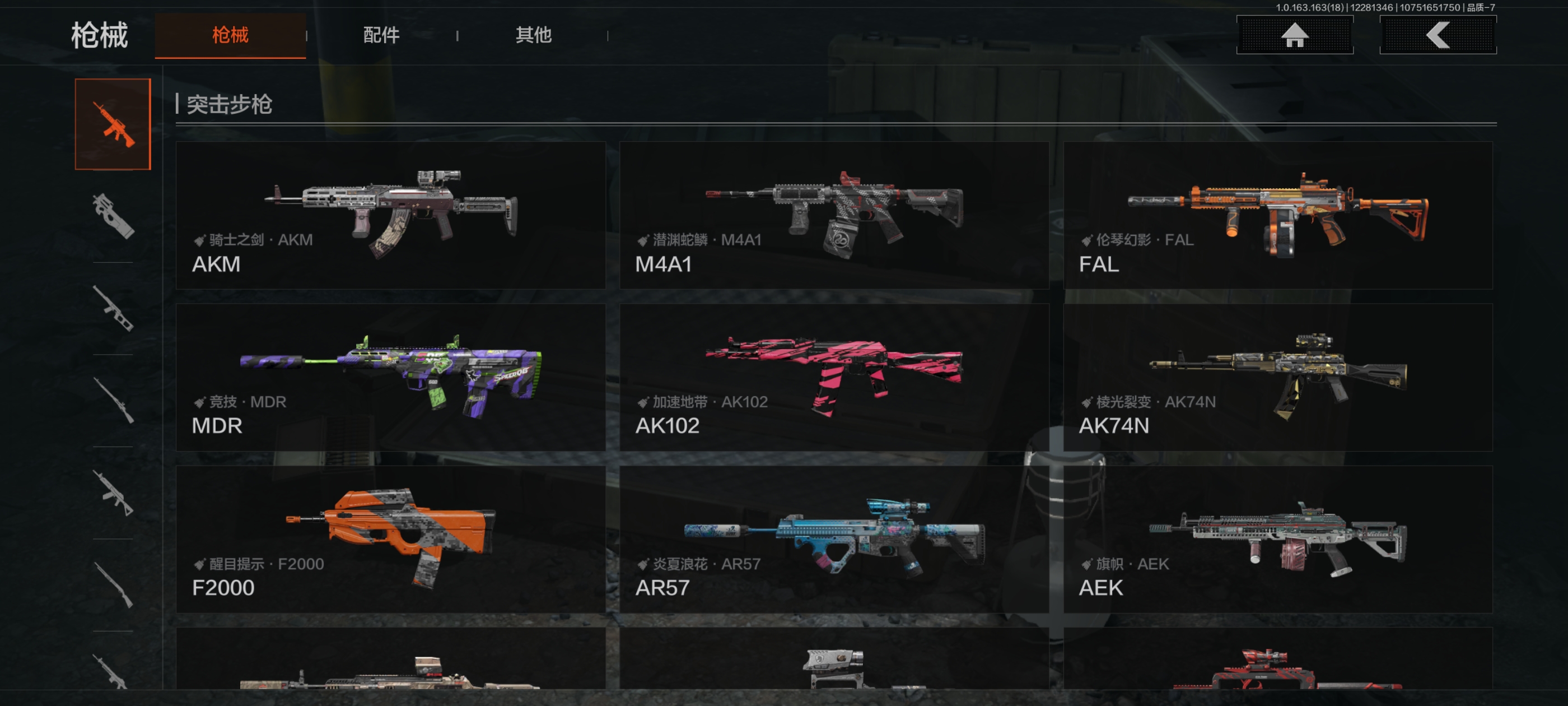The height and width of the screenshot is (706, 1568).
Task: Choose the AEK weapon card
Action: coord(1278,539)
